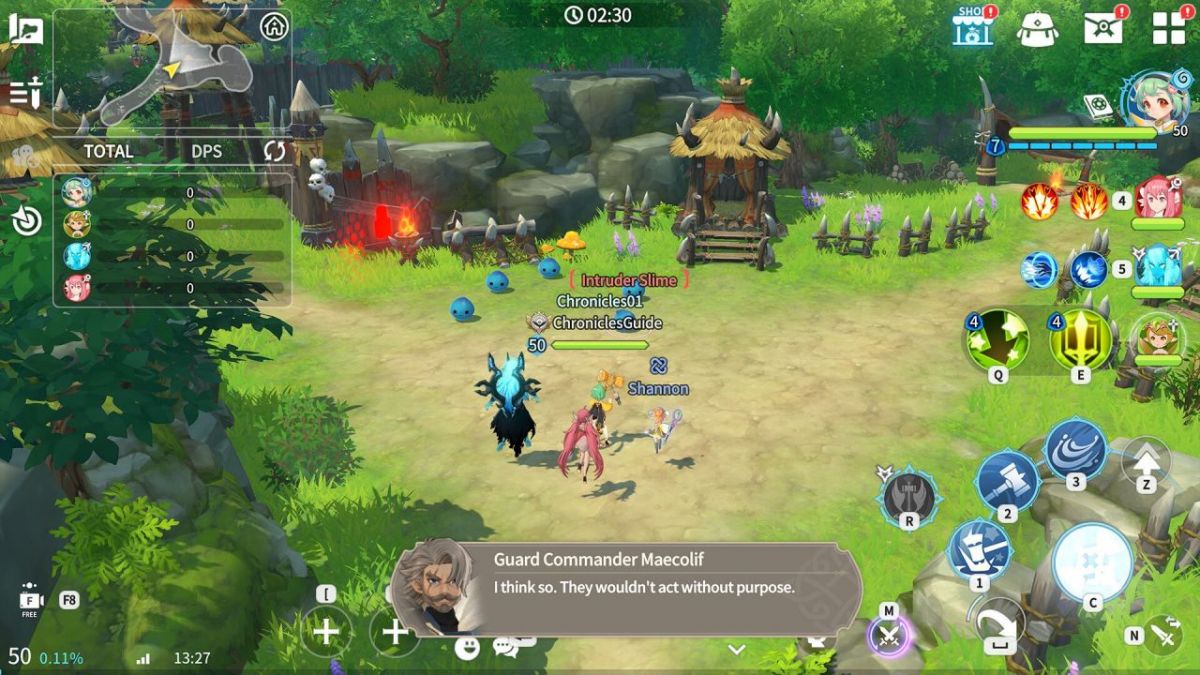This screenshot has height=675, width=1200.
Task: Click the upward arrow jump button
Action: coord(1146,461)
